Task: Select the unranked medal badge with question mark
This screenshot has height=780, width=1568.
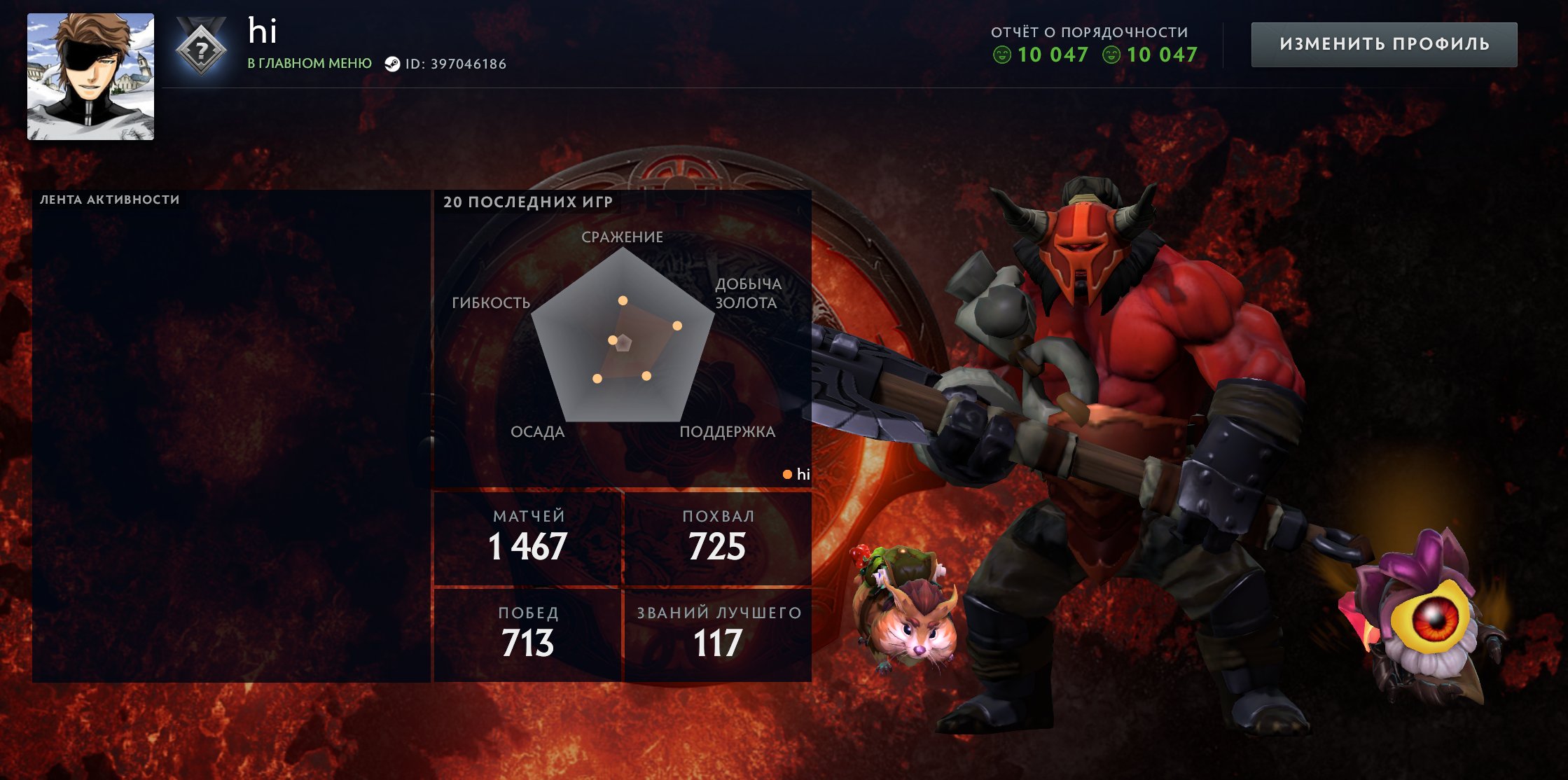Action: click(201, 48)
